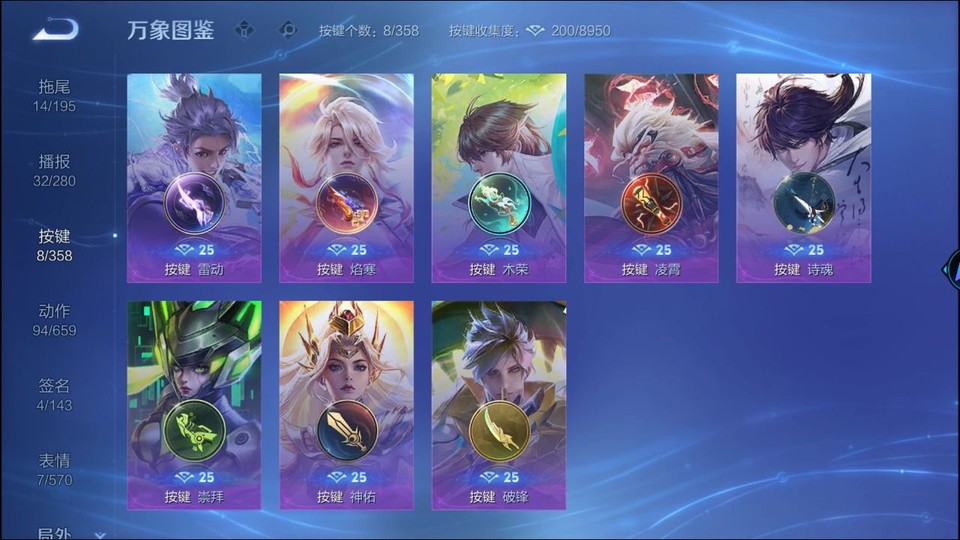Select the 凌霄 button skin card
This screenshot has width=960, height=540.
point(651,178)
